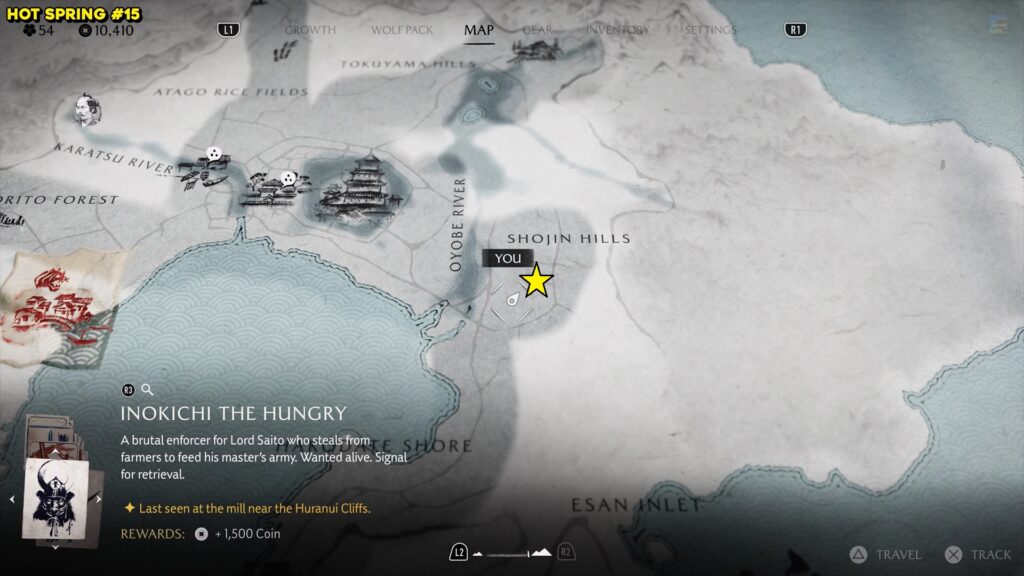Select the castle icon on the map
The height and width of the screenshot is (576, 1024).
pos(358,189)
